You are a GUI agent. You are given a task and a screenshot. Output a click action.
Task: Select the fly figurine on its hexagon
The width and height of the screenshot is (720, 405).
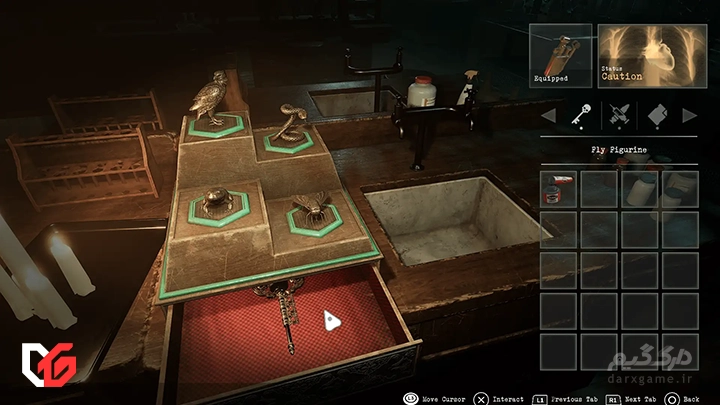[309, 211]
